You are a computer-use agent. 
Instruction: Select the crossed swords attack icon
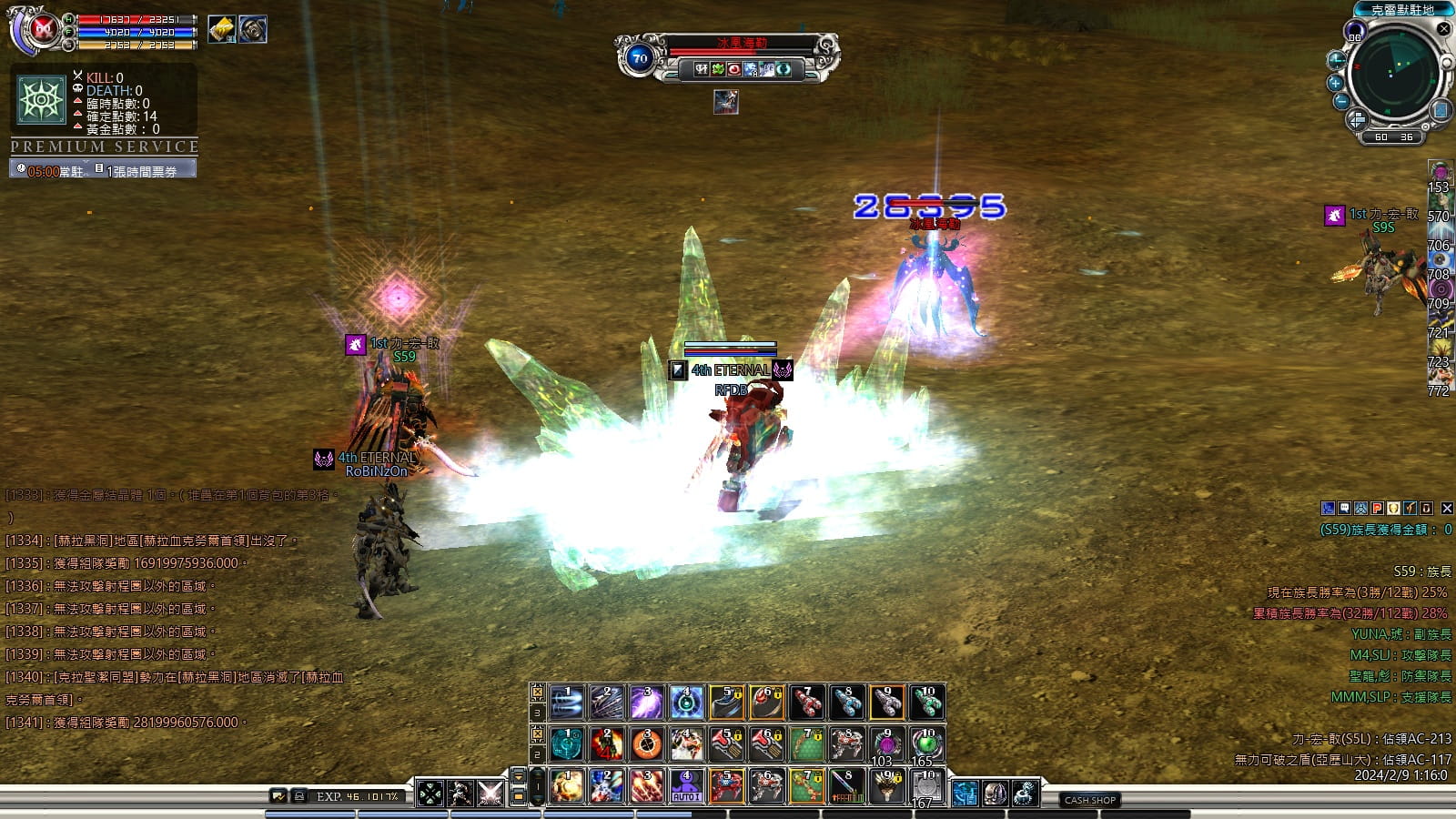coord(490,794)
